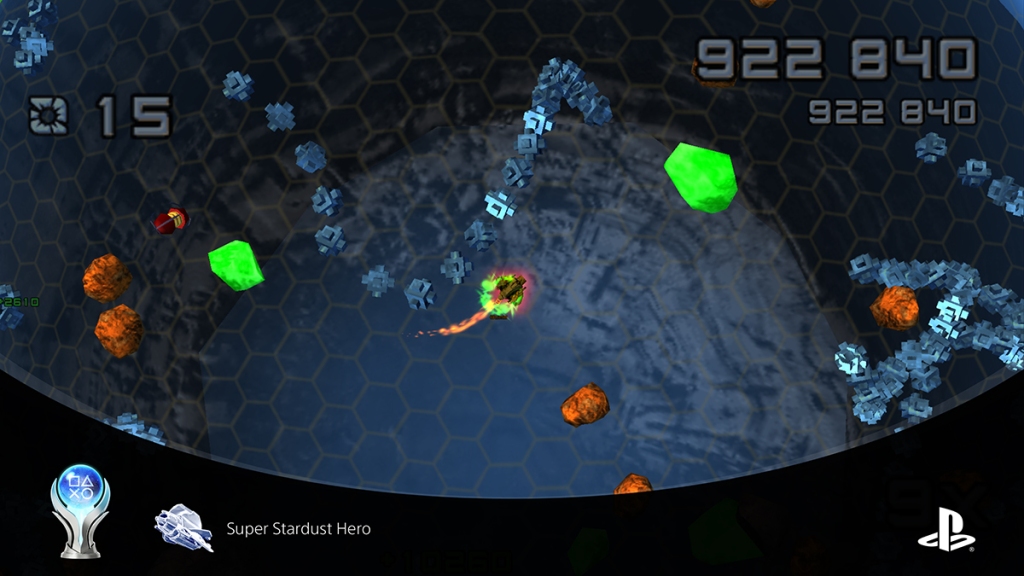
Task: Click the bomb icon beside the 15 counter
Action: pos(48,117)
